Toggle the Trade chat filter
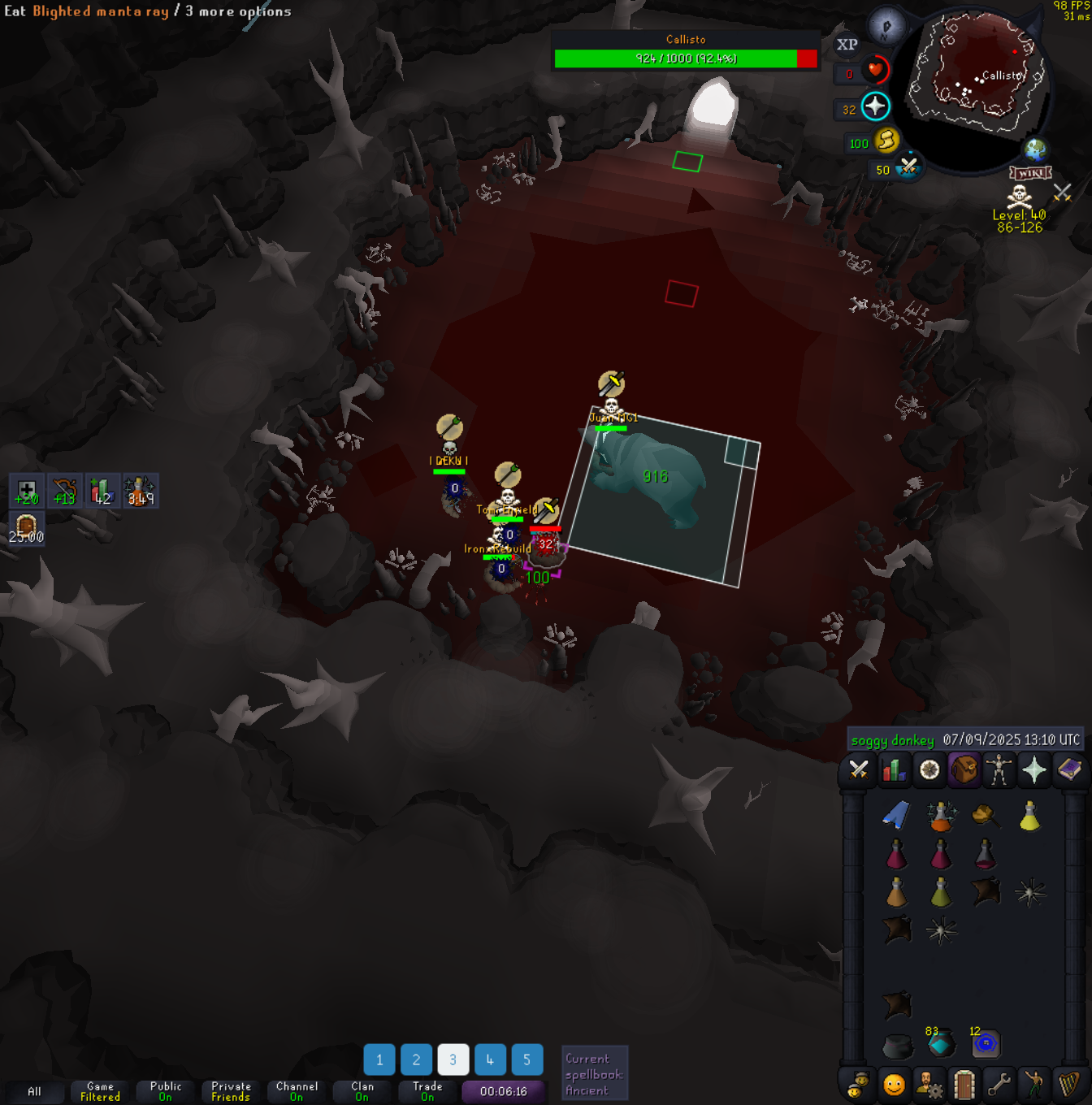Screen dimensions: 1092x1105 (427, 1091)
